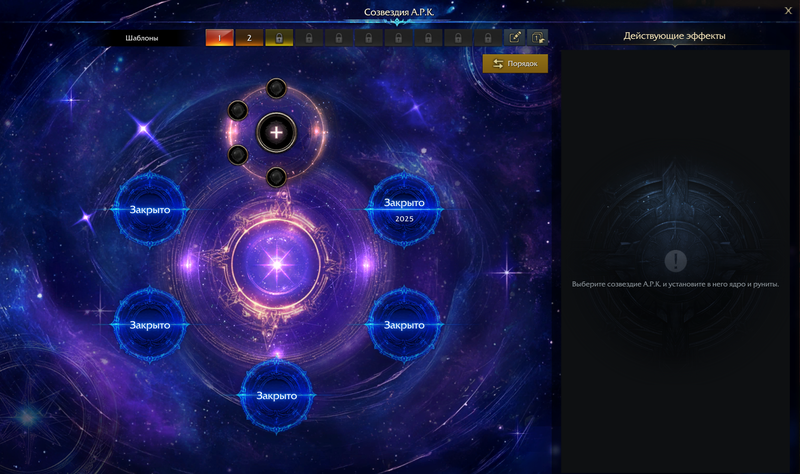This screenshot has height=474, width=800.
Task: Open the Порядок order button
Action: (x=515, y=64)
